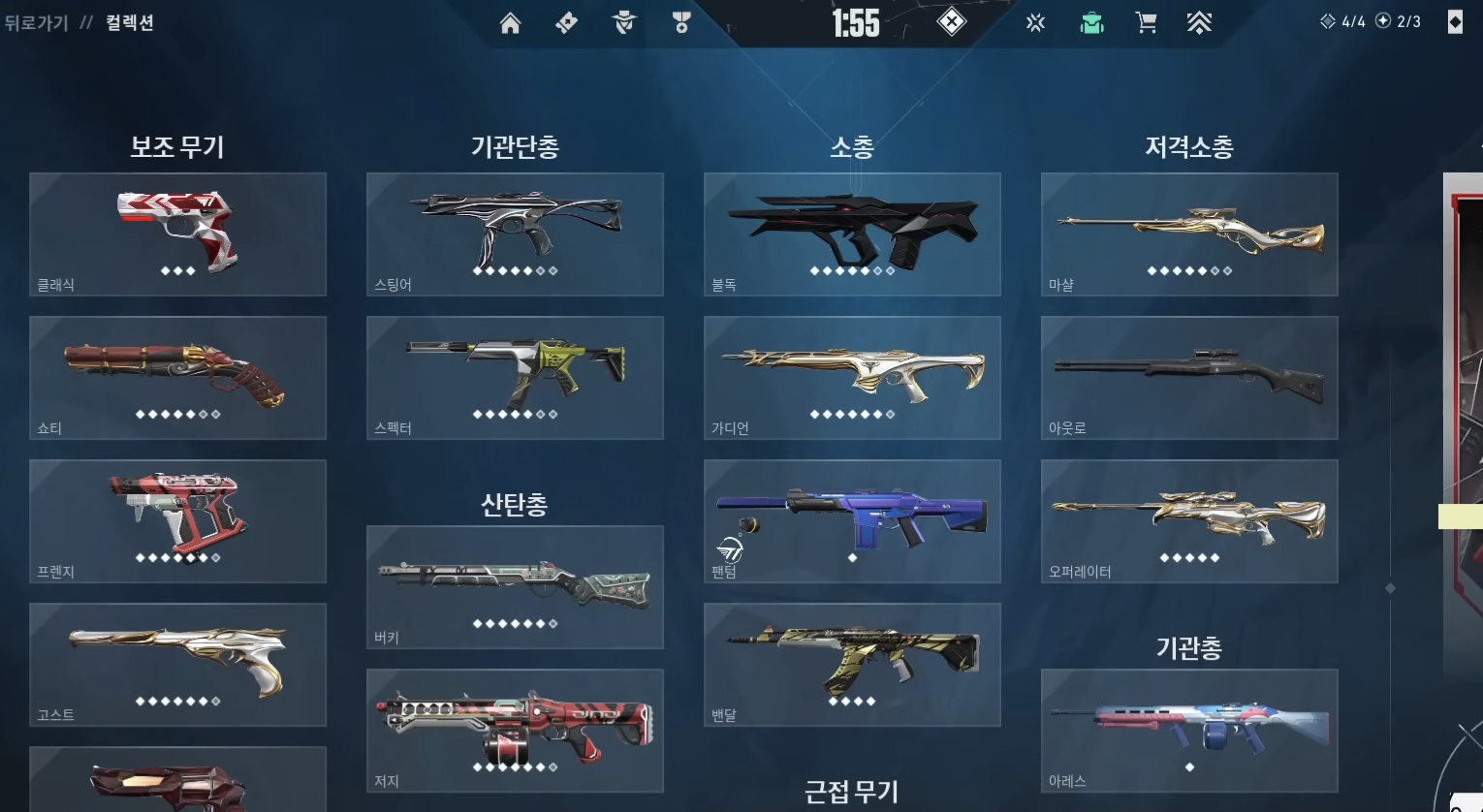Screen dimensions: 1483x812
Task: Select the 고스트 pistol tile
Action: click(177, 664)
